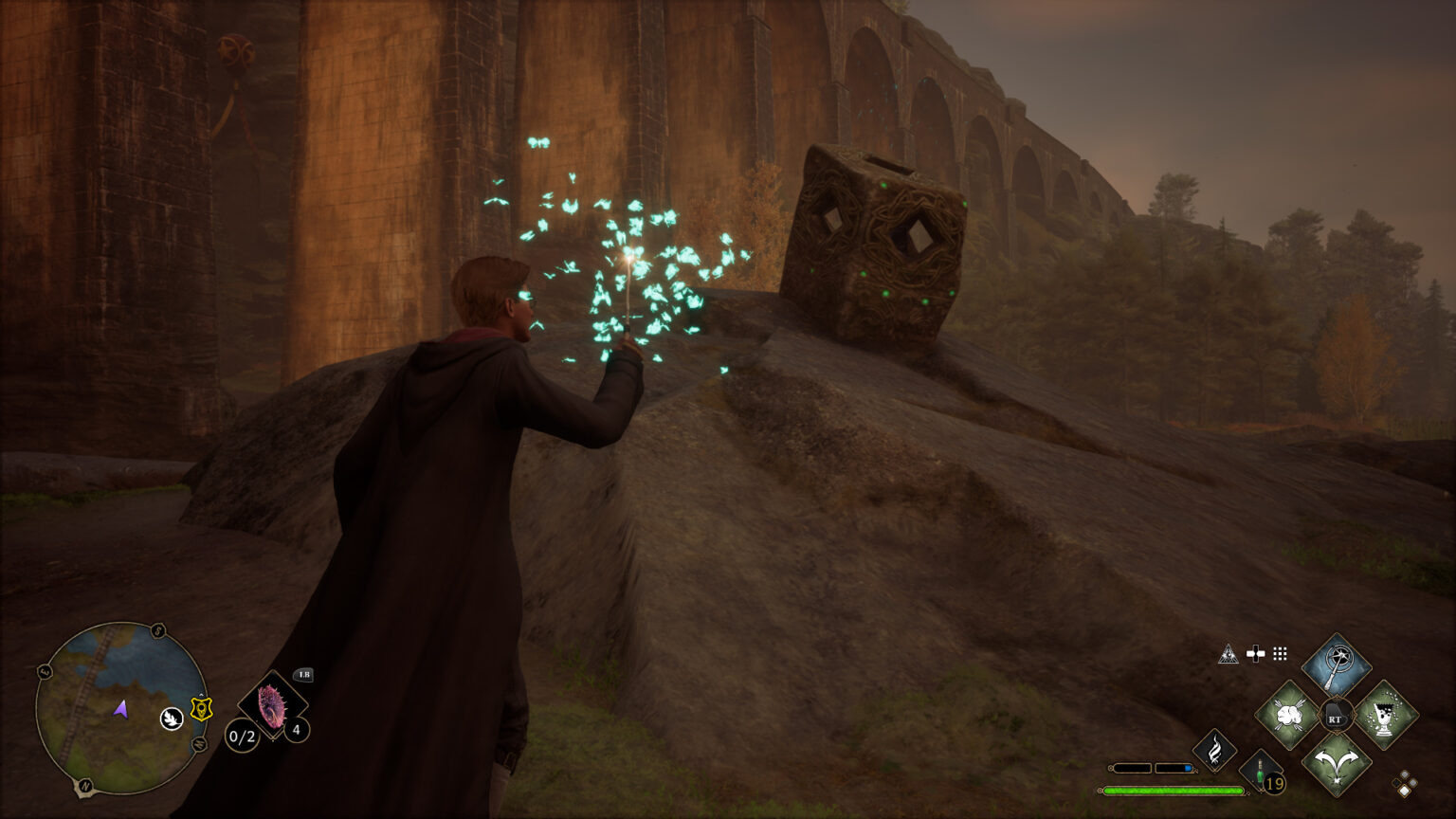Image resolution: width=1456 pixels, height=819 pixels.
Task: Click the Revelio triangle eye icon
Action: tap(1228, 654)
